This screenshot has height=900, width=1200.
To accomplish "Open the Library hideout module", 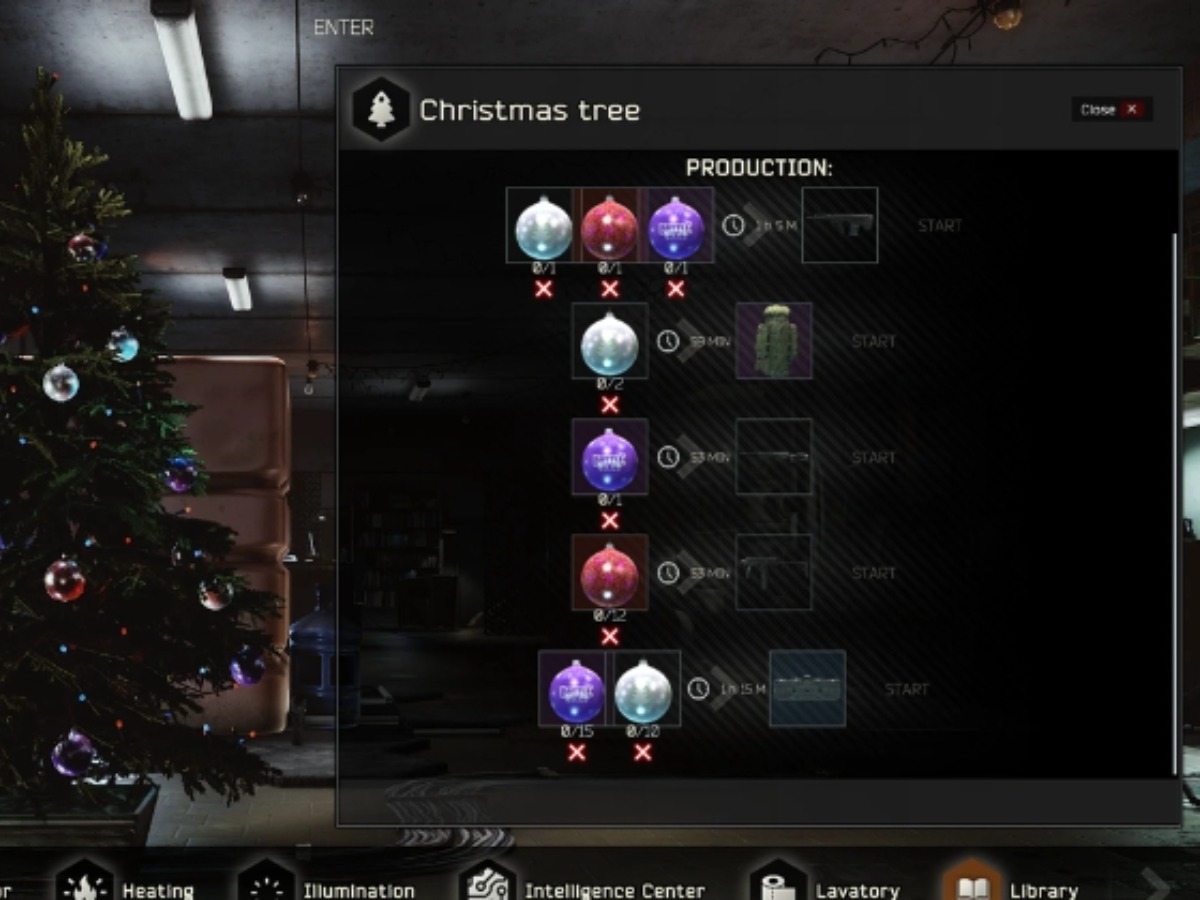I will [1012, 886].
